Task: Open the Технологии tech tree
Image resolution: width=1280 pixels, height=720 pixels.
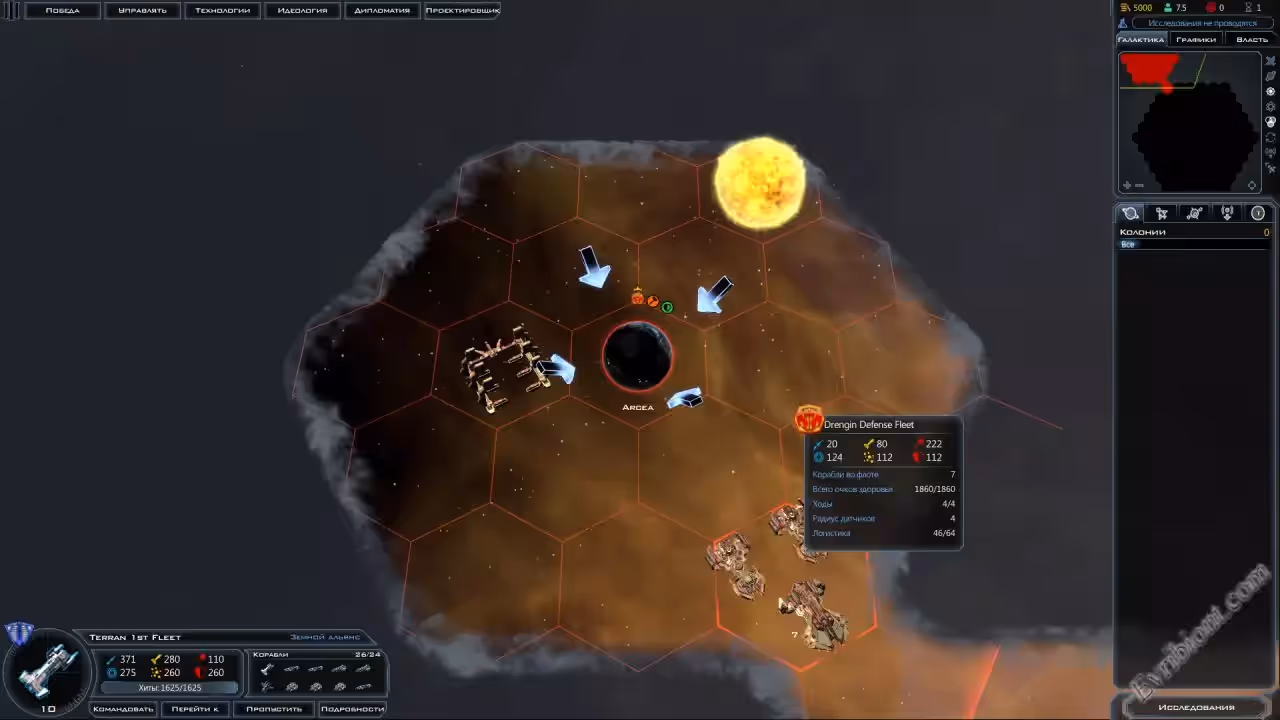Action: 222,10
